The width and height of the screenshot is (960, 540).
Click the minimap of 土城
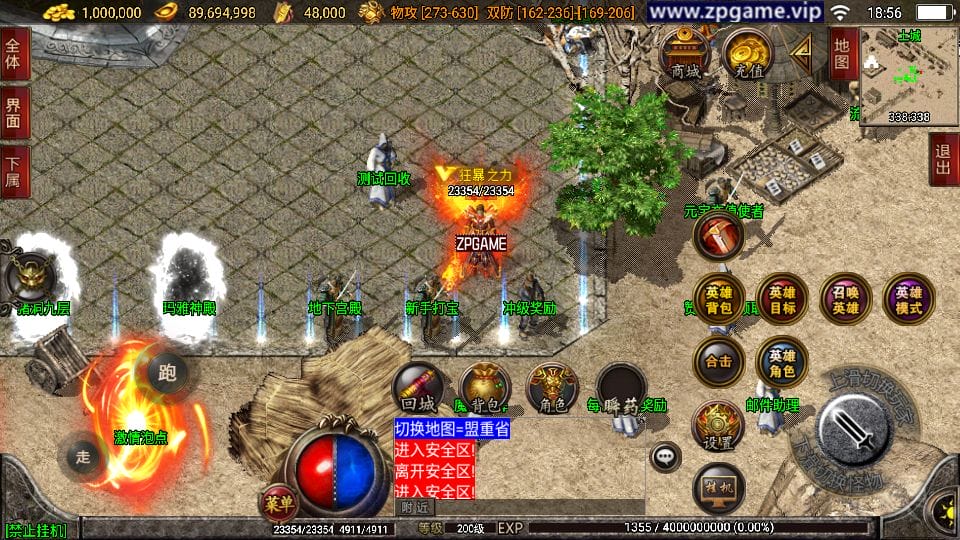coord(909,76)
